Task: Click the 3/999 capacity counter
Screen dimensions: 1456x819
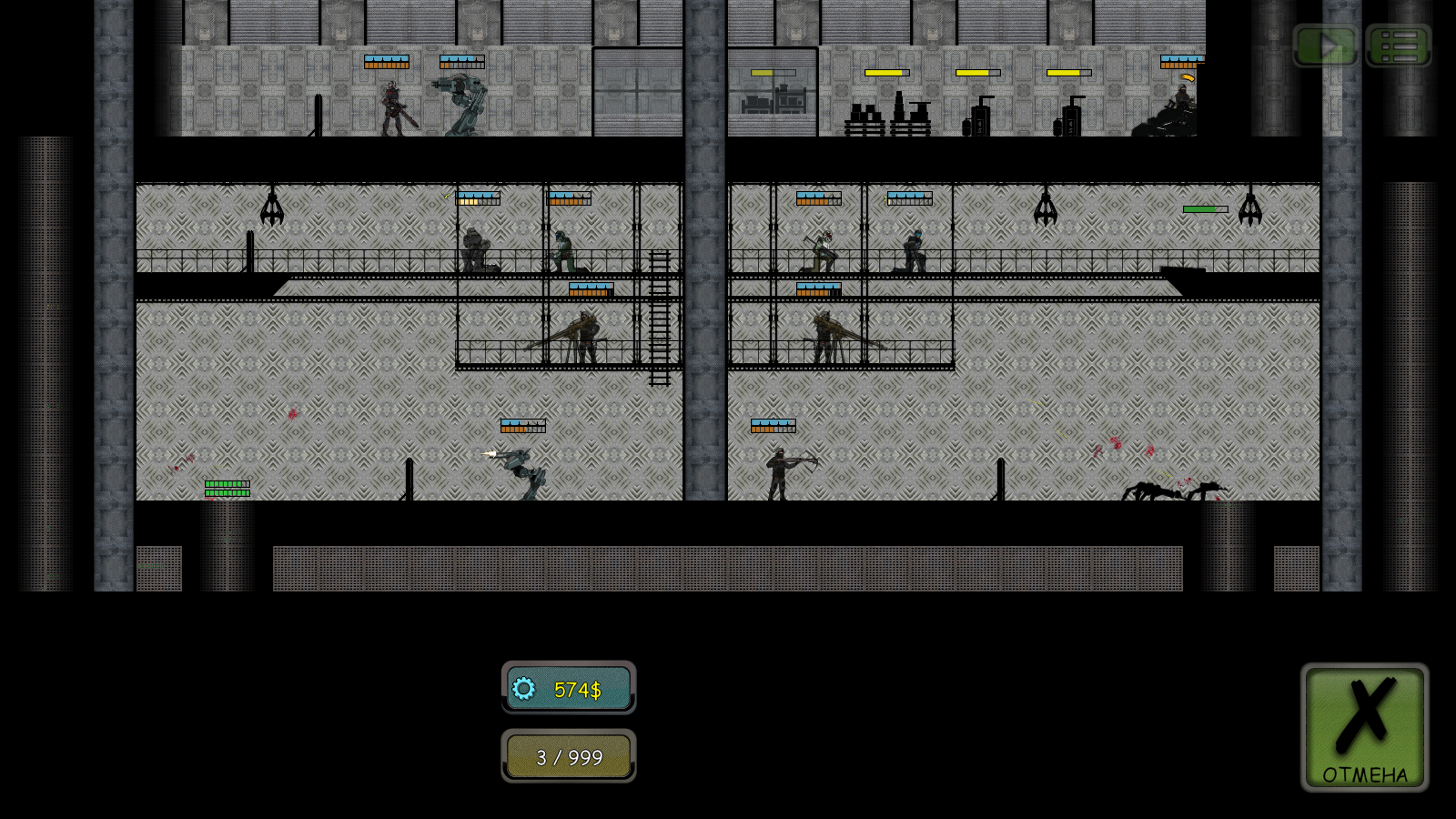Action: pyautogui.click(x=569, y=756)
